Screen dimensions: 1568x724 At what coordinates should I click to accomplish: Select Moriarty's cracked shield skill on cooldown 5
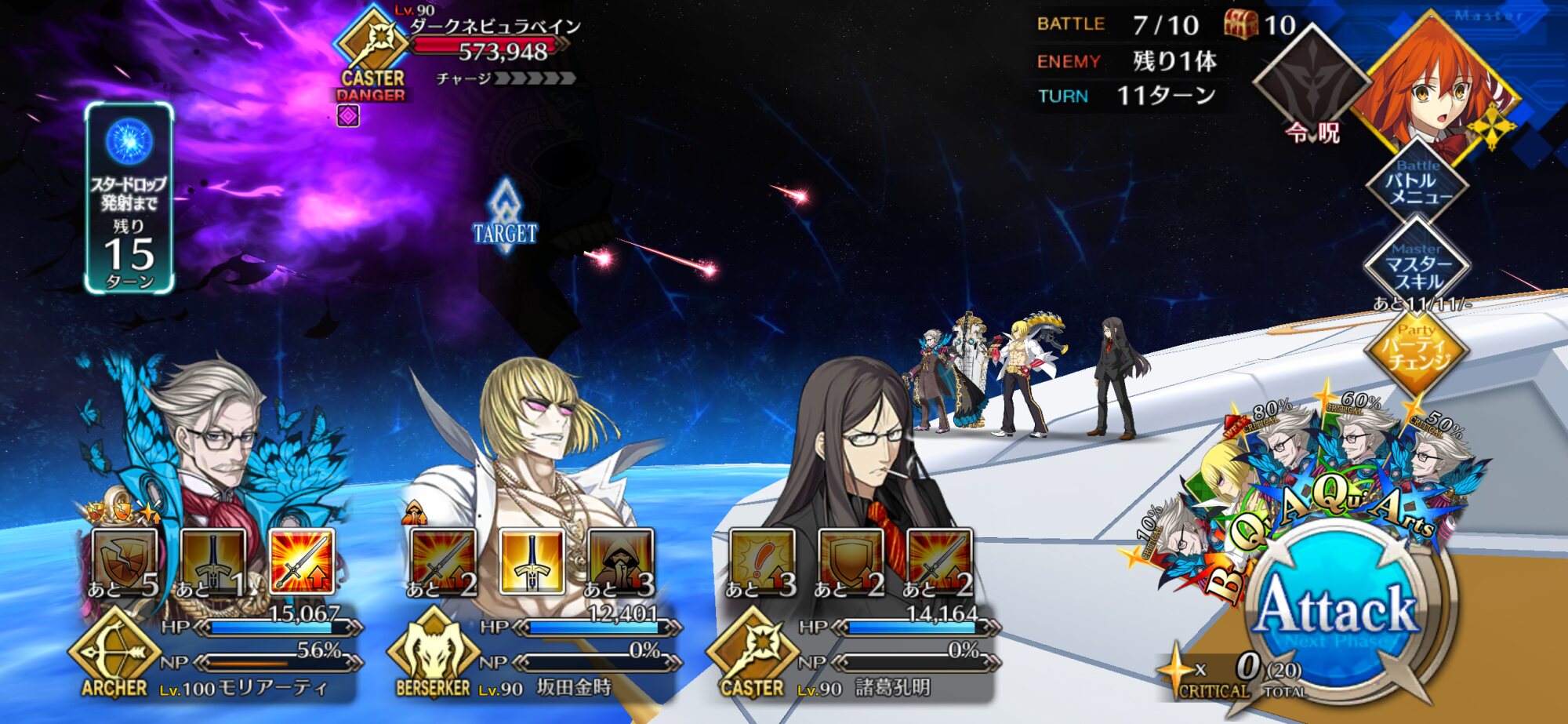[125, 561]
